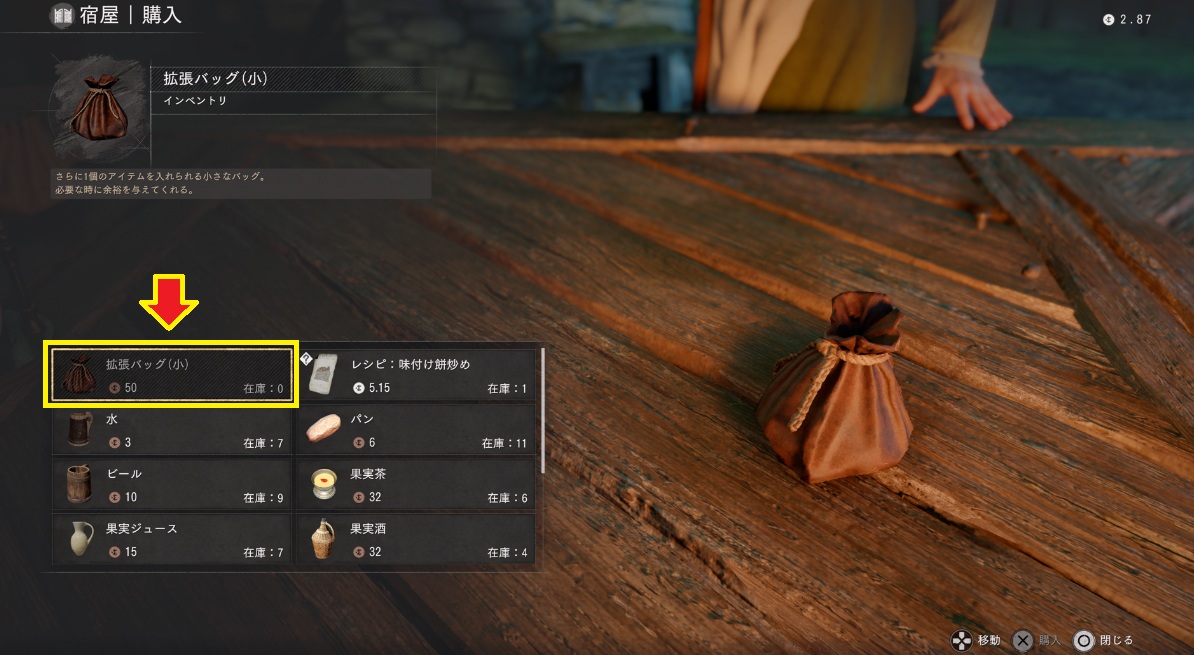Choose 果実茶 from the shop list
Viewport: 1194px width, 655px height.
click(x=416, y=484)
